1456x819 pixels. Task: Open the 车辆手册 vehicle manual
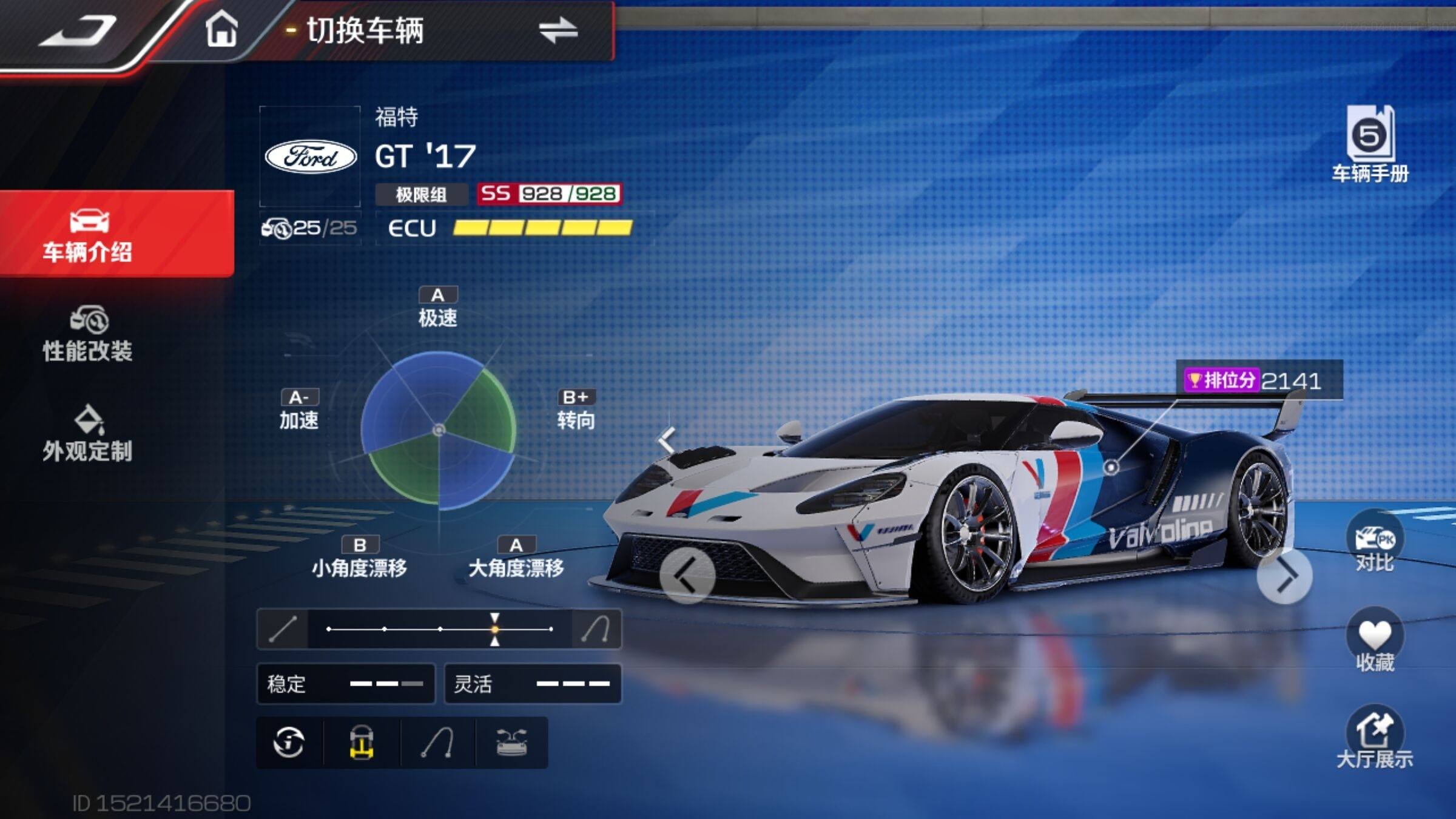1370,144
